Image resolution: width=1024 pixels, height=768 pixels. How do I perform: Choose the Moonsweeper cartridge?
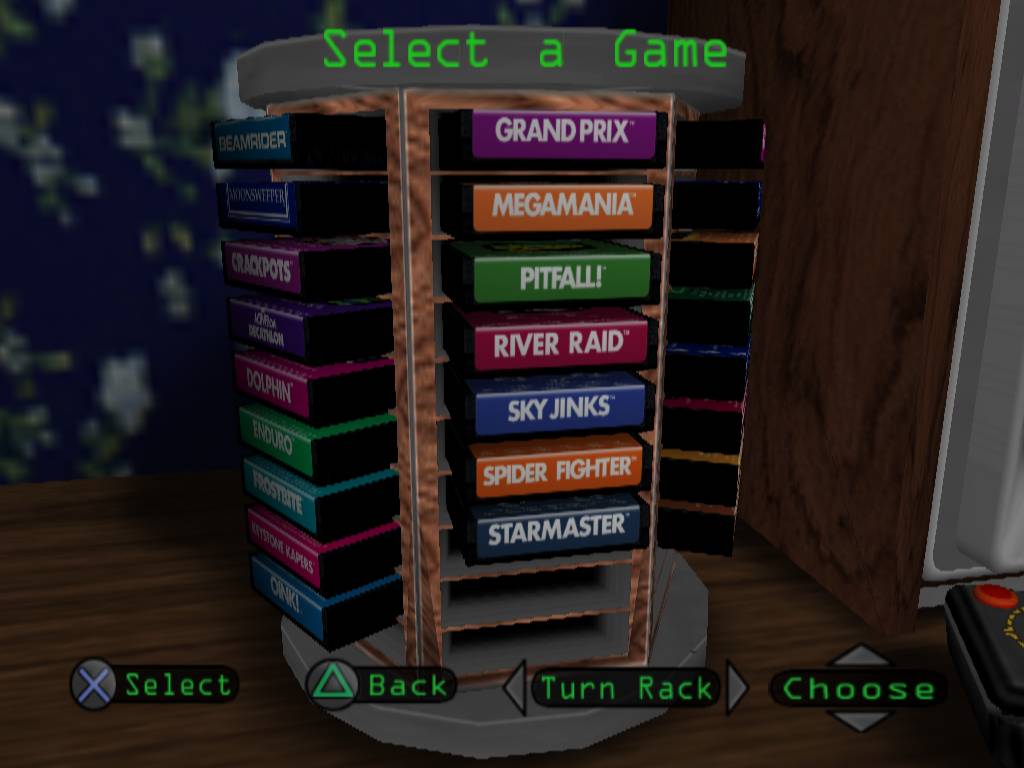[259, 201]
